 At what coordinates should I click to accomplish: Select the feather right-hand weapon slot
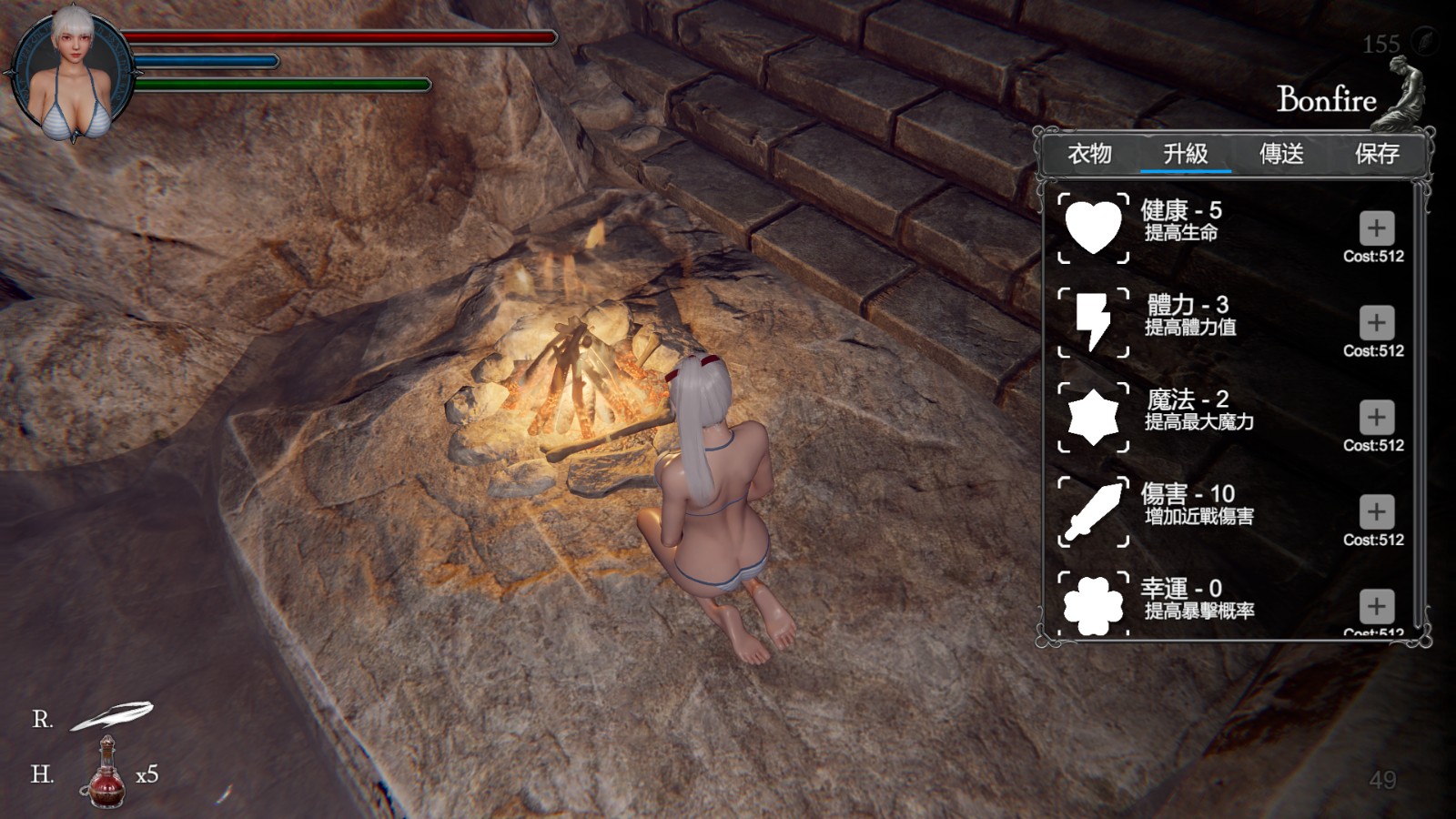click(x=113, y=716)
